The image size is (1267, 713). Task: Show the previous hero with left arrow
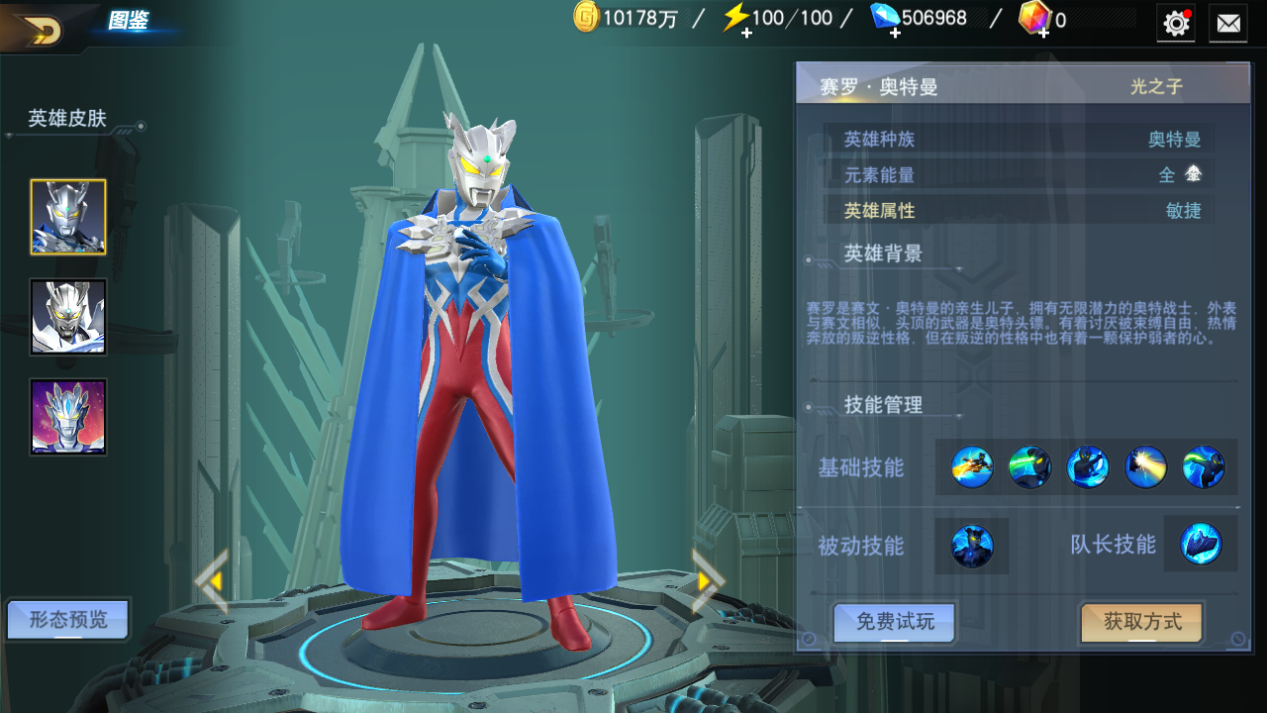coord(212,580)
